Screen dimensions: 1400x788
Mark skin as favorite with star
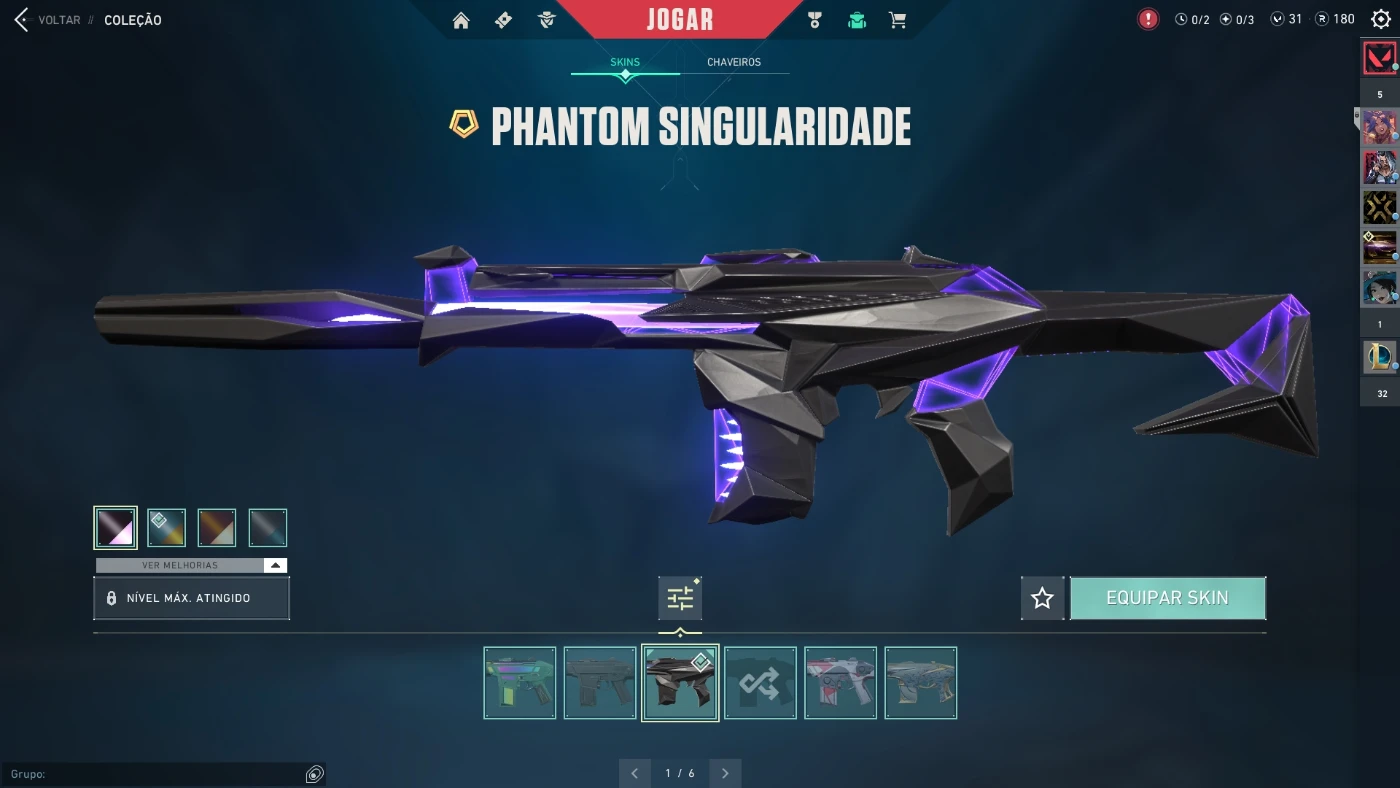pos(1042,598)
